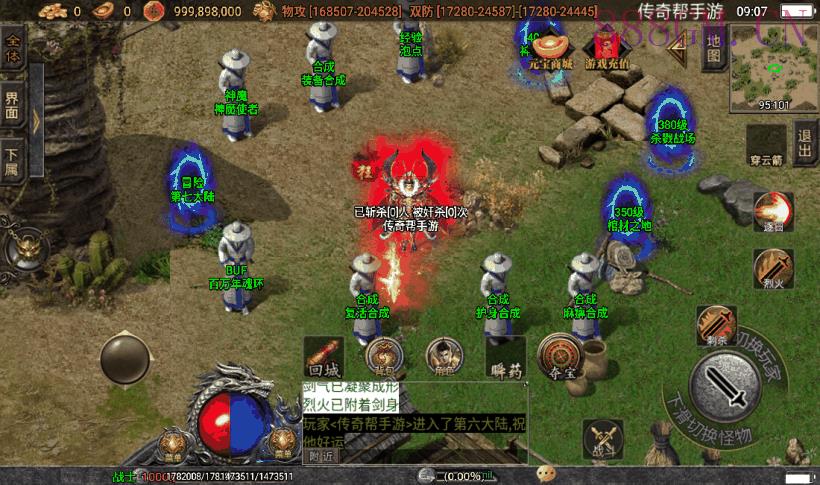Use the 刺杀 thrust skill

click(x=716, y=325)
